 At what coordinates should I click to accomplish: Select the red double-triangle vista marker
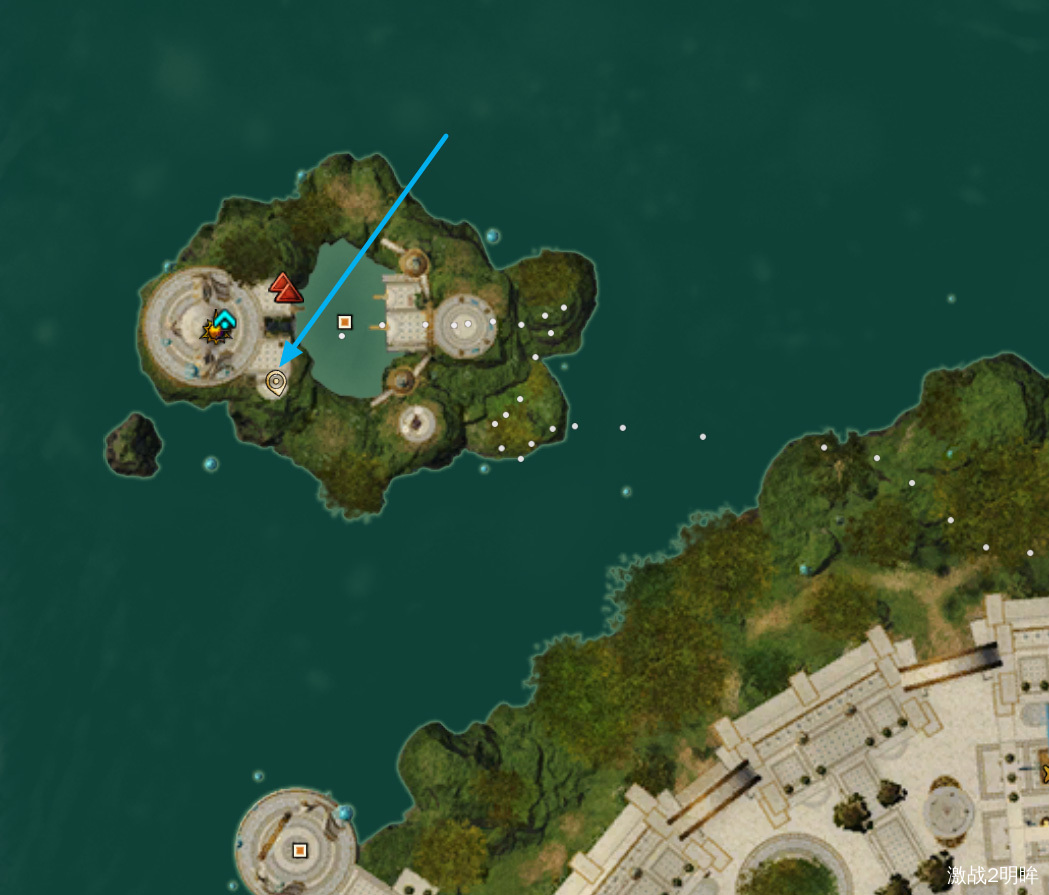[x=286, y=288]
